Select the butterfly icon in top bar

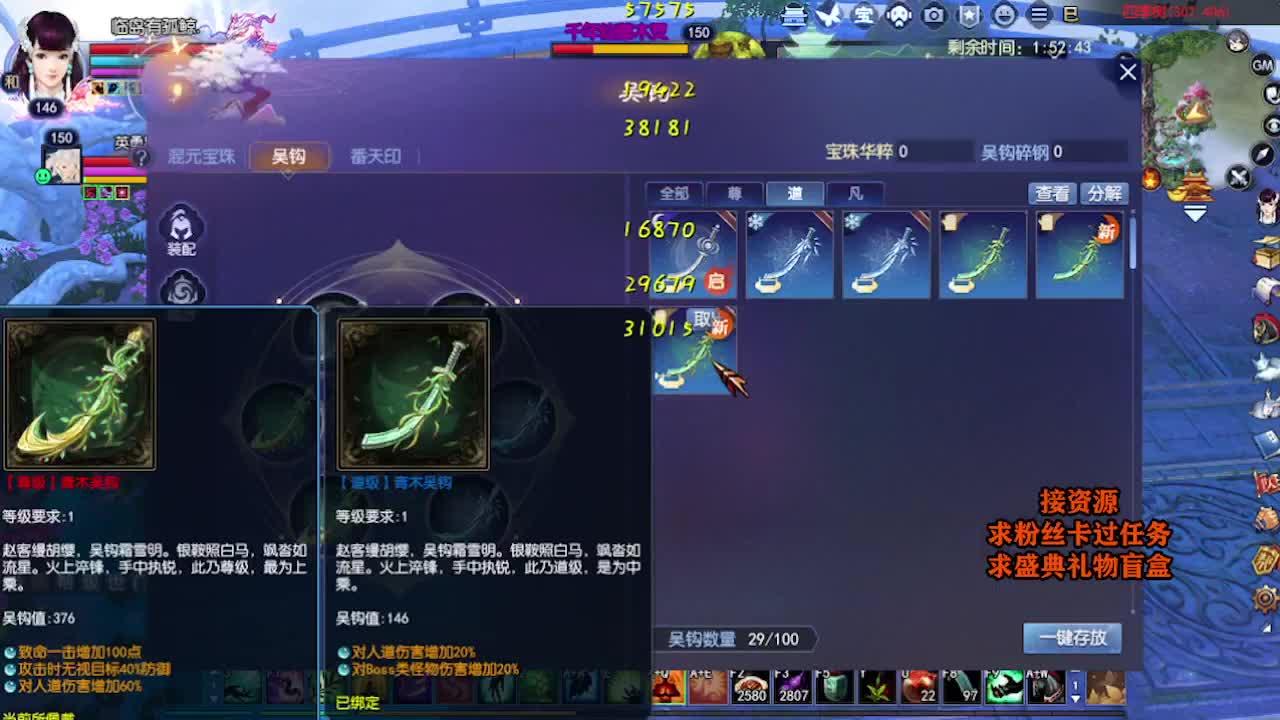(828, 16)
